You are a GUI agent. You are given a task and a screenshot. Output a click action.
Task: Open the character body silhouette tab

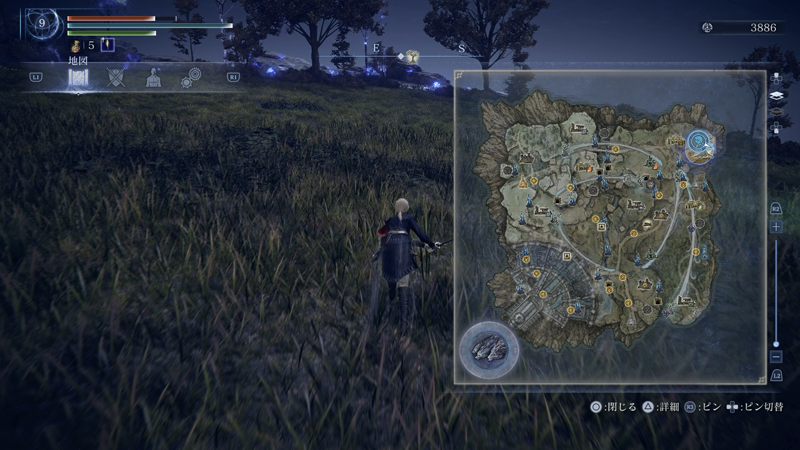[153, 79]
